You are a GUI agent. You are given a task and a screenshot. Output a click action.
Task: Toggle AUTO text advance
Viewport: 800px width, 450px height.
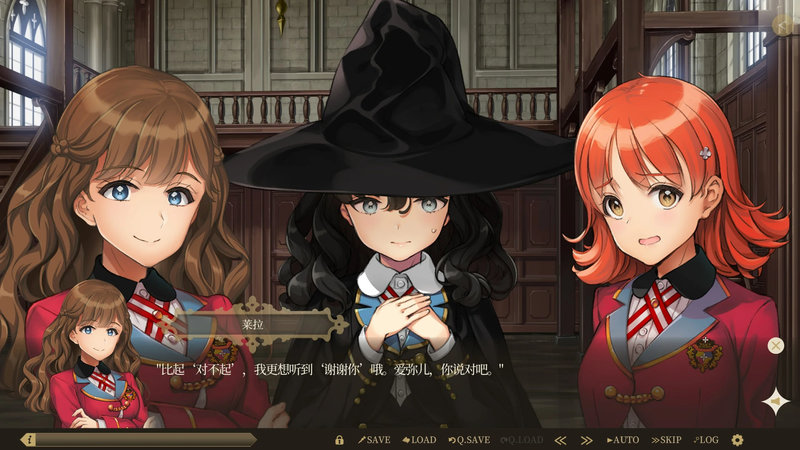(623, 440)
